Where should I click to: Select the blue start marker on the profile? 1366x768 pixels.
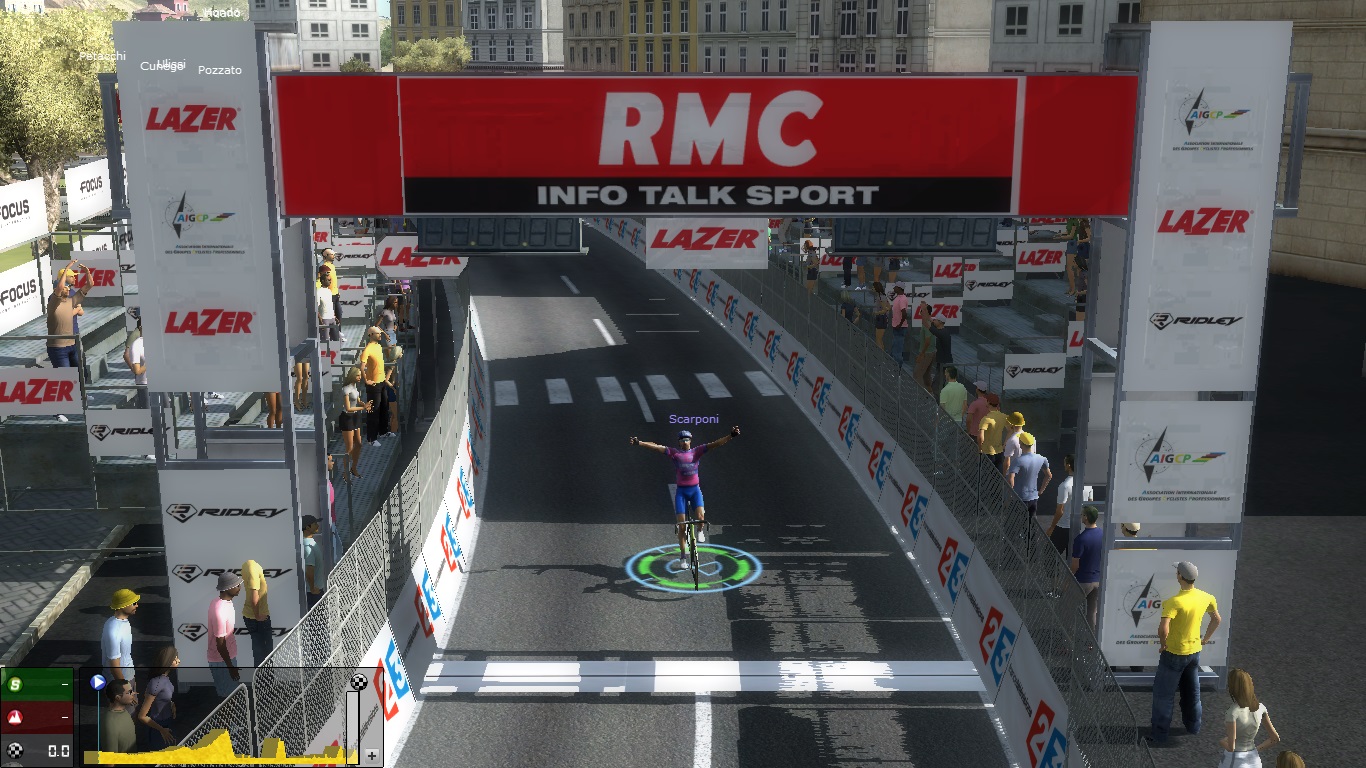(98, 683)
